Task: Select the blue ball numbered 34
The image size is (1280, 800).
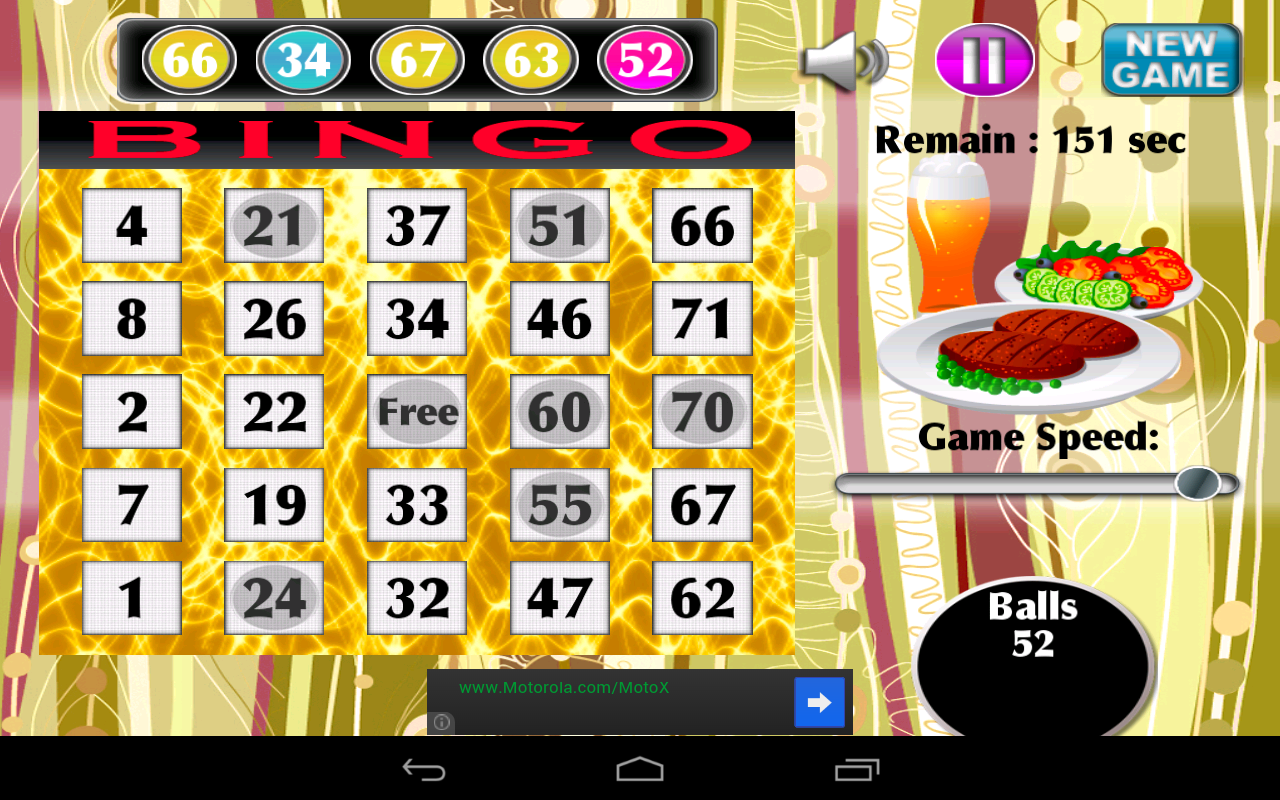Action: tap(303, 59)
